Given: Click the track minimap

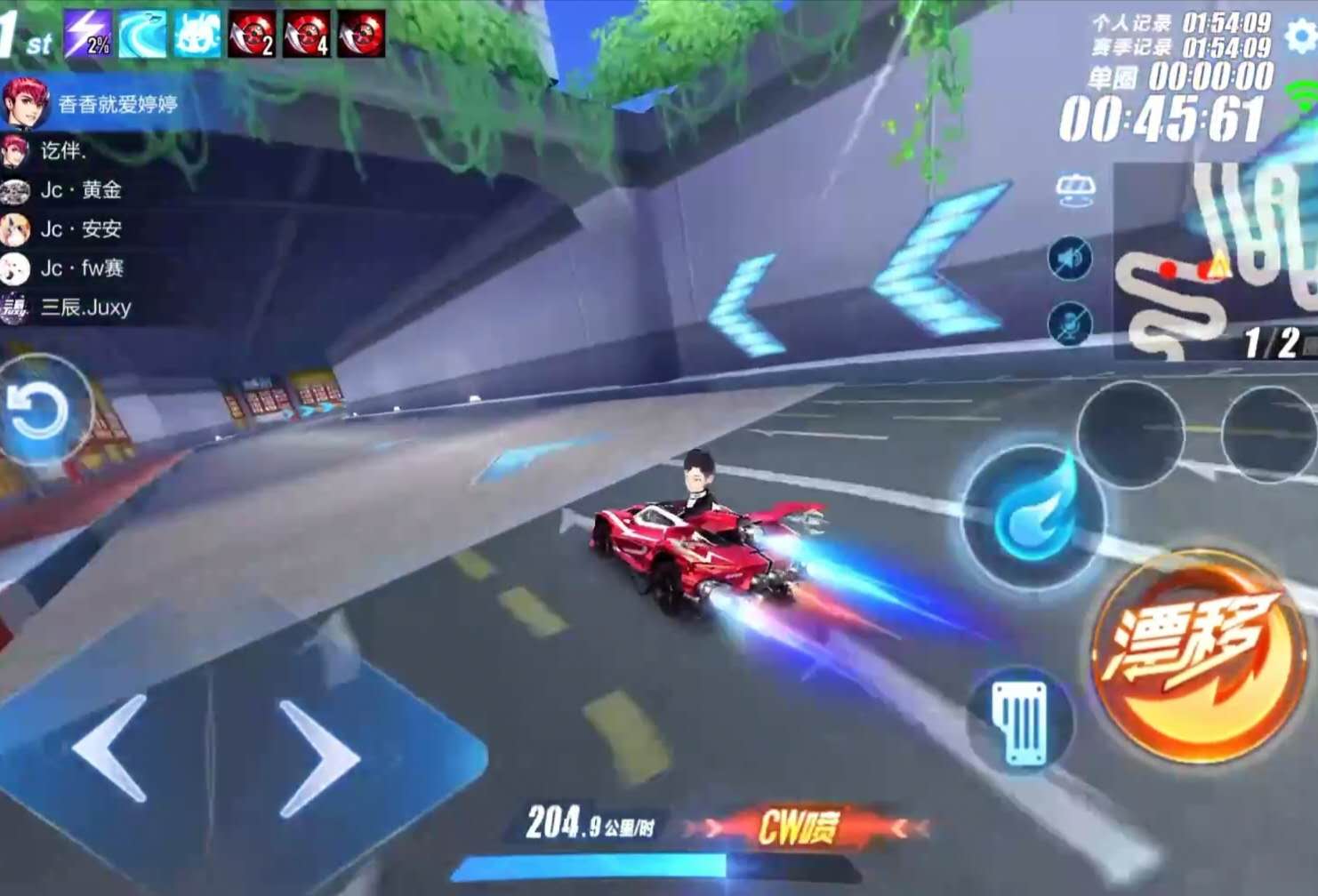Looking at the screenshot, I should tap(1214, 262).
